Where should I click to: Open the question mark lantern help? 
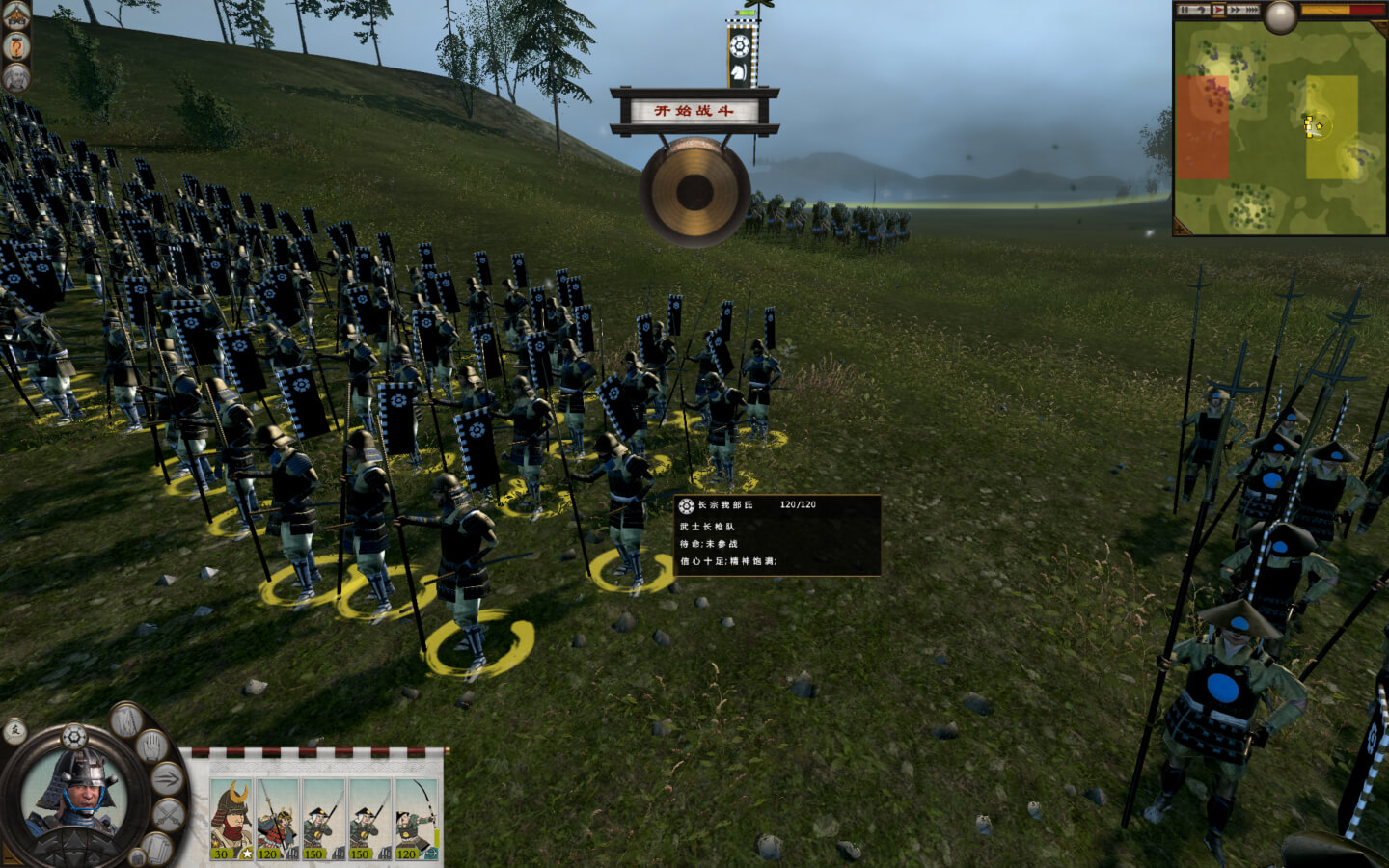tap(16, 47)
